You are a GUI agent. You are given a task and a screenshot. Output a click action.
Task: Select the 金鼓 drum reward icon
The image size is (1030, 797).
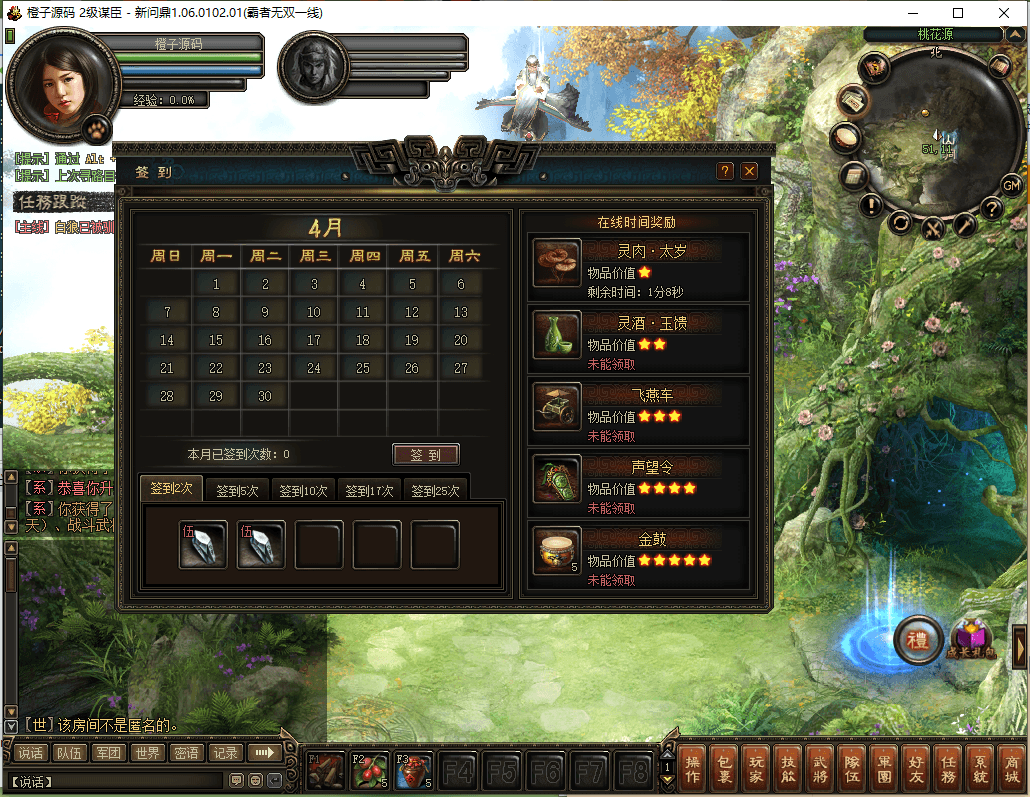557,550
